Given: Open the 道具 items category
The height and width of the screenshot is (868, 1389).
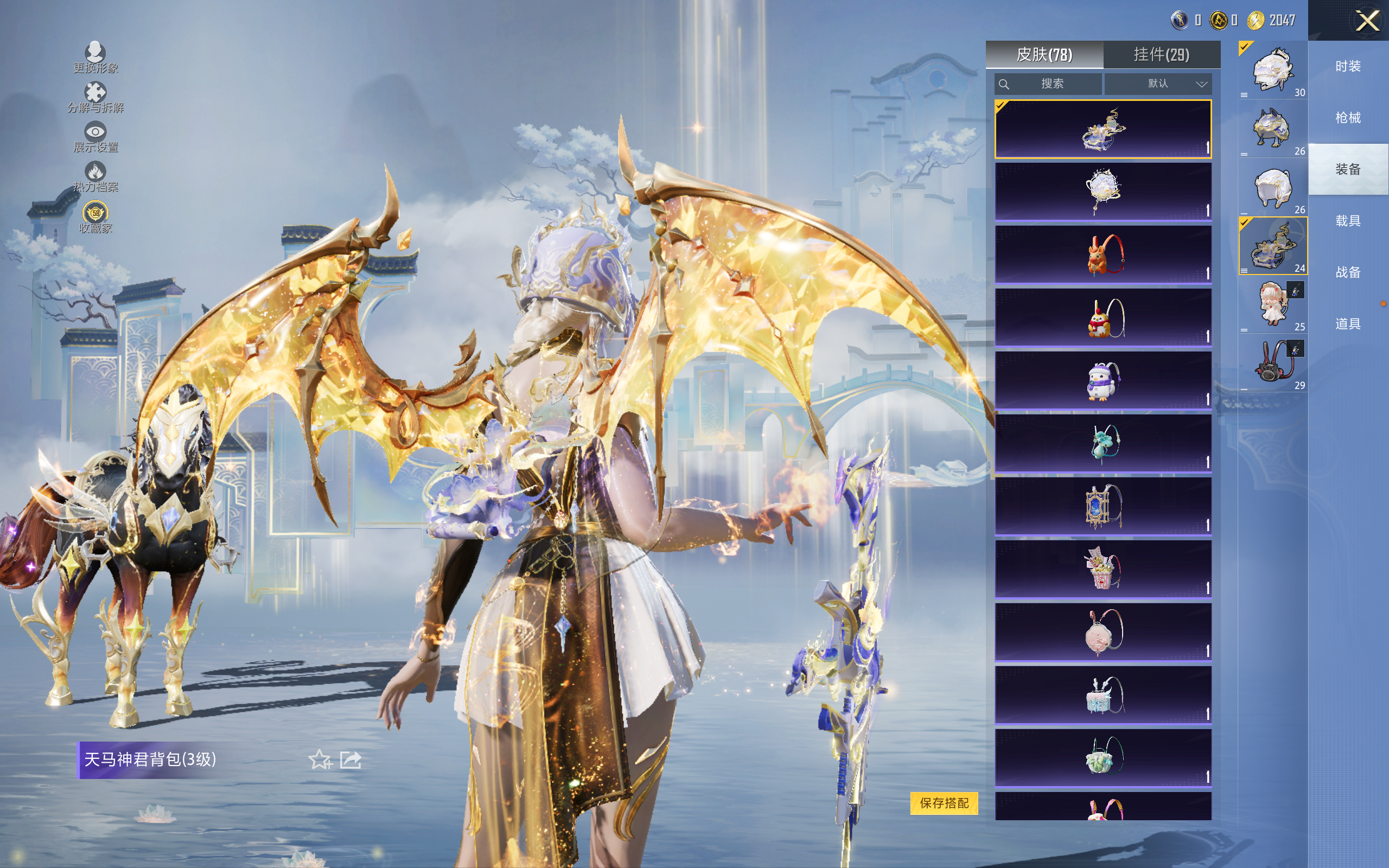Looking at the screenshot, I should (1348, 324).
